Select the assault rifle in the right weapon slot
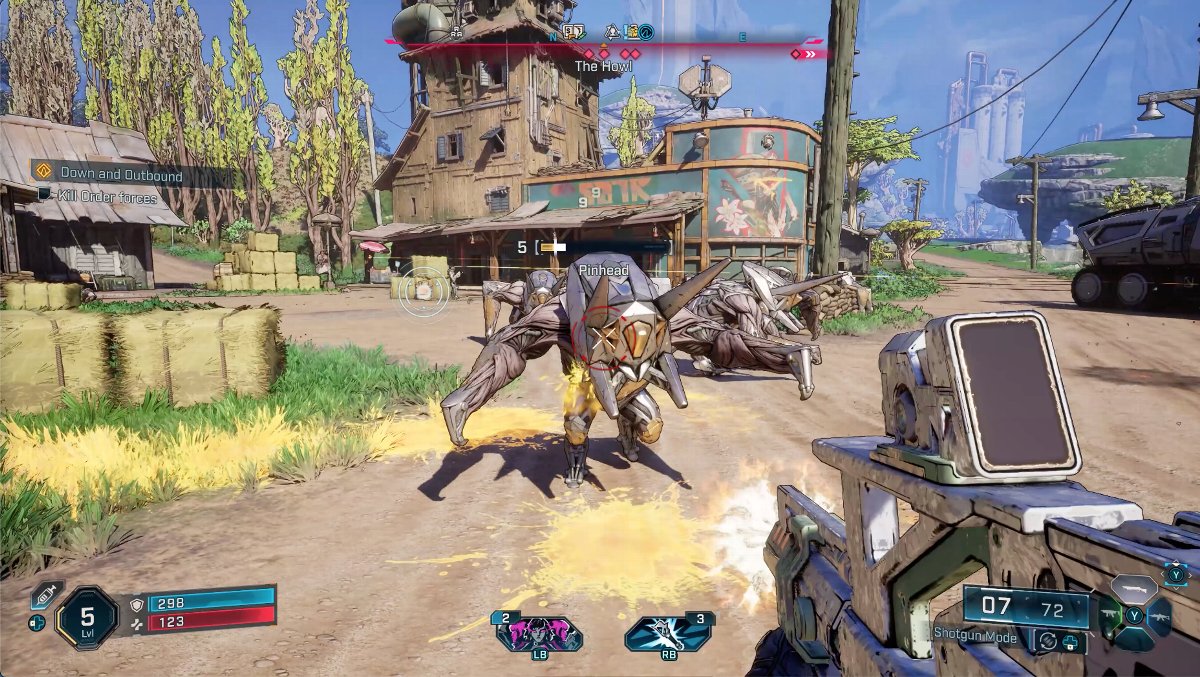The width and height of the screenshot is (1200, 677). tap(1158, 617)
